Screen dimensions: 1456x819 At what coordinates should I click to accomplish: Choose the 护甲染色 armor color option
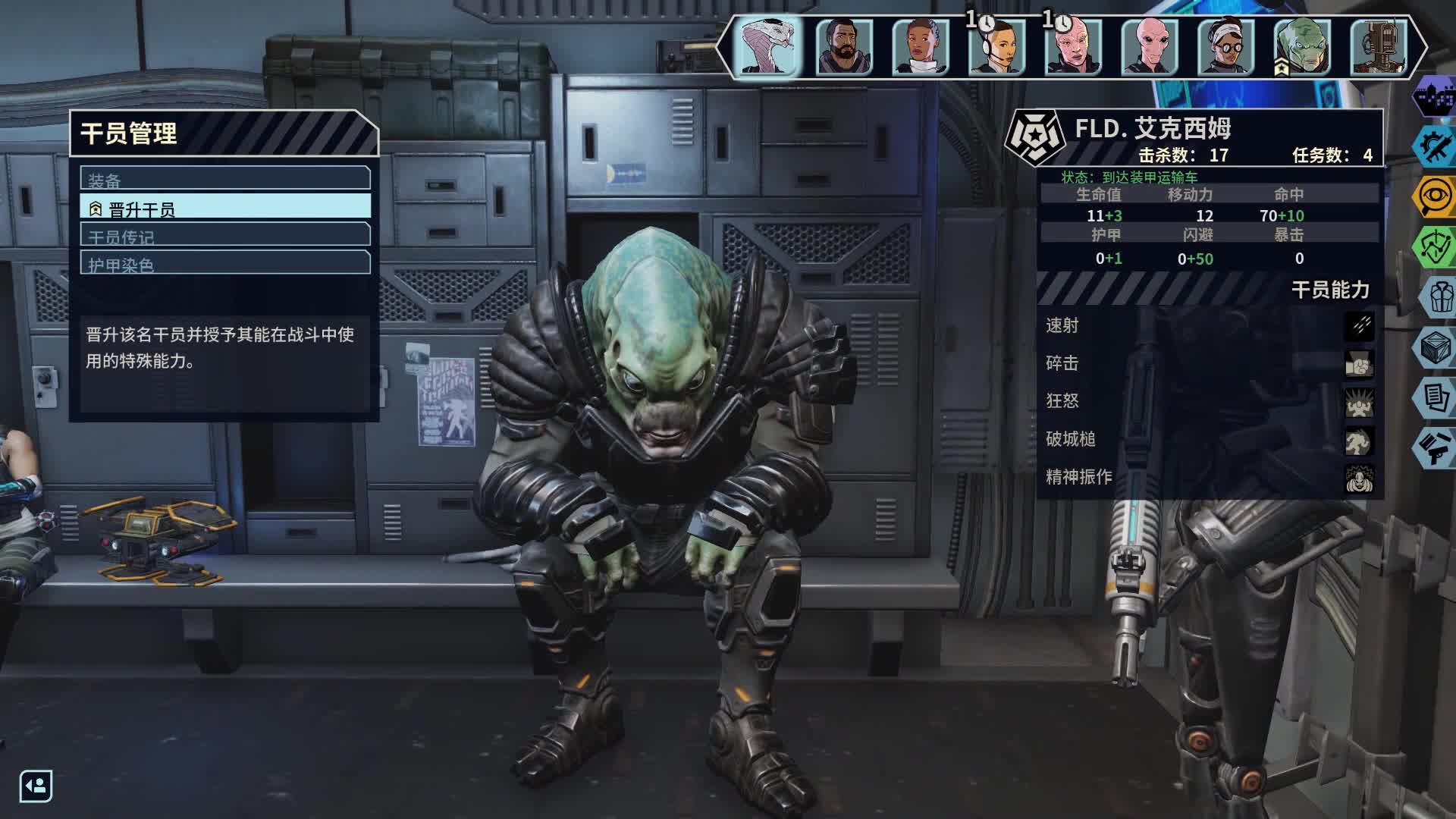(225, 263)
